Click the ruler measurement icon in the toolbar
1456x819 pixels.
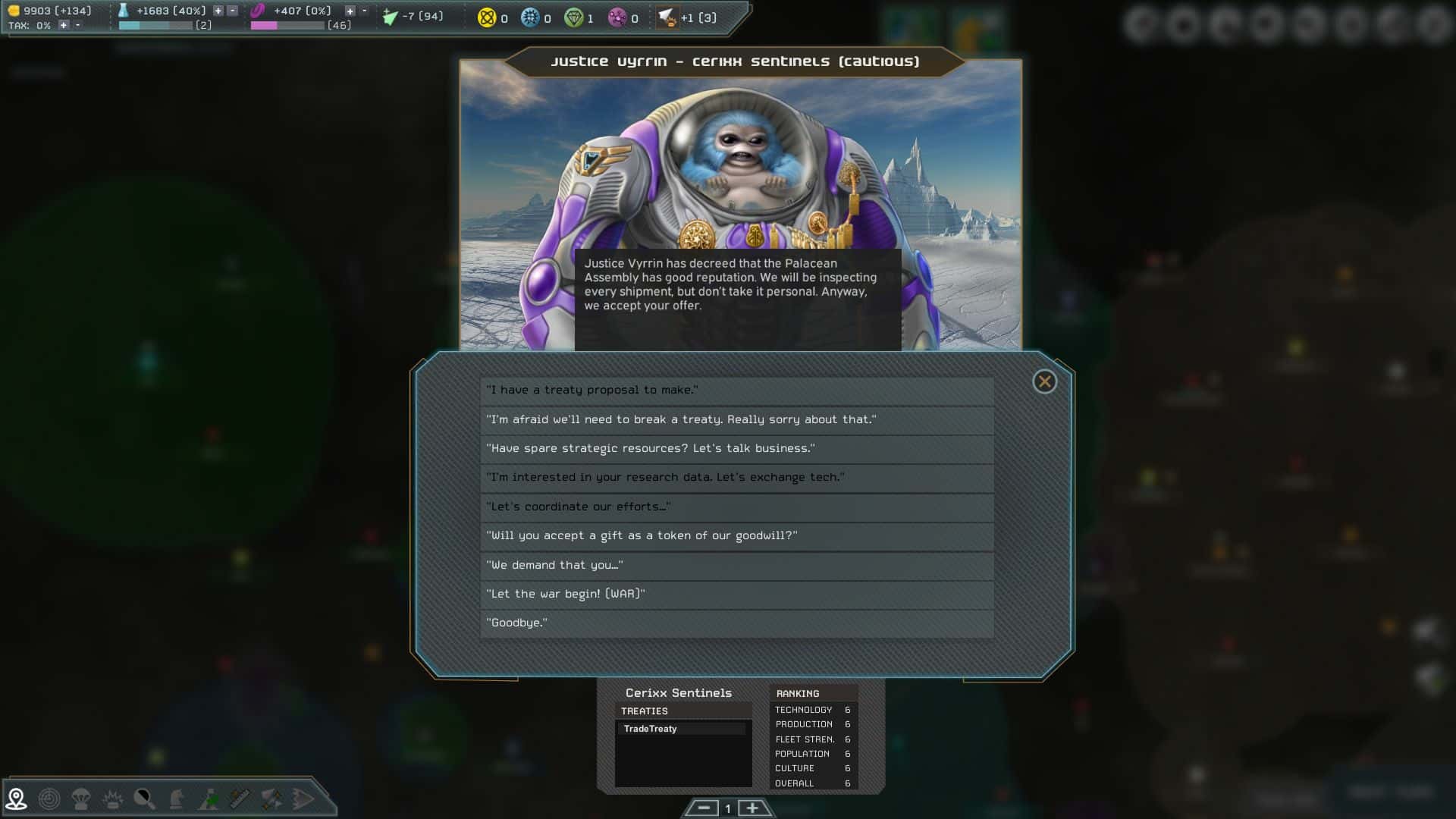(239, 798)
